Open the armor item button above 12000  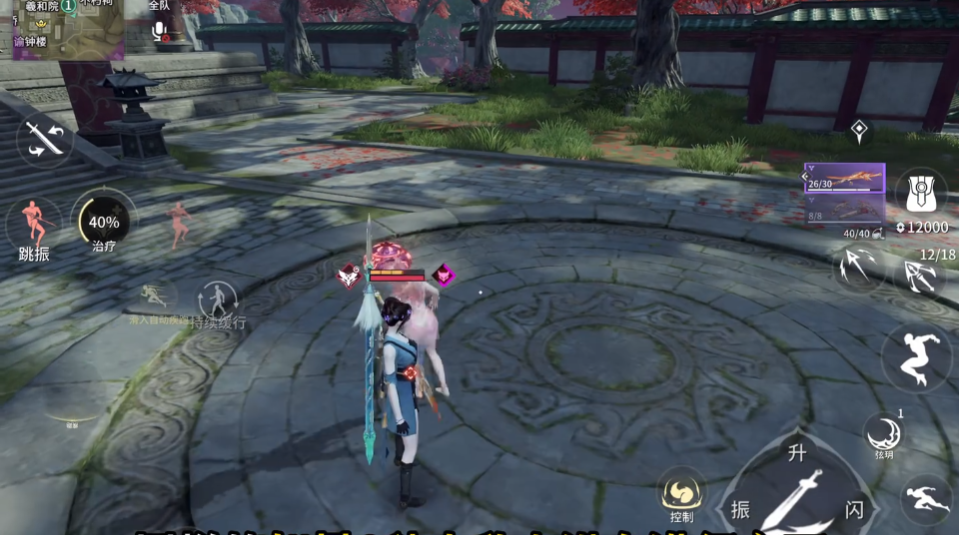point(920,190)
